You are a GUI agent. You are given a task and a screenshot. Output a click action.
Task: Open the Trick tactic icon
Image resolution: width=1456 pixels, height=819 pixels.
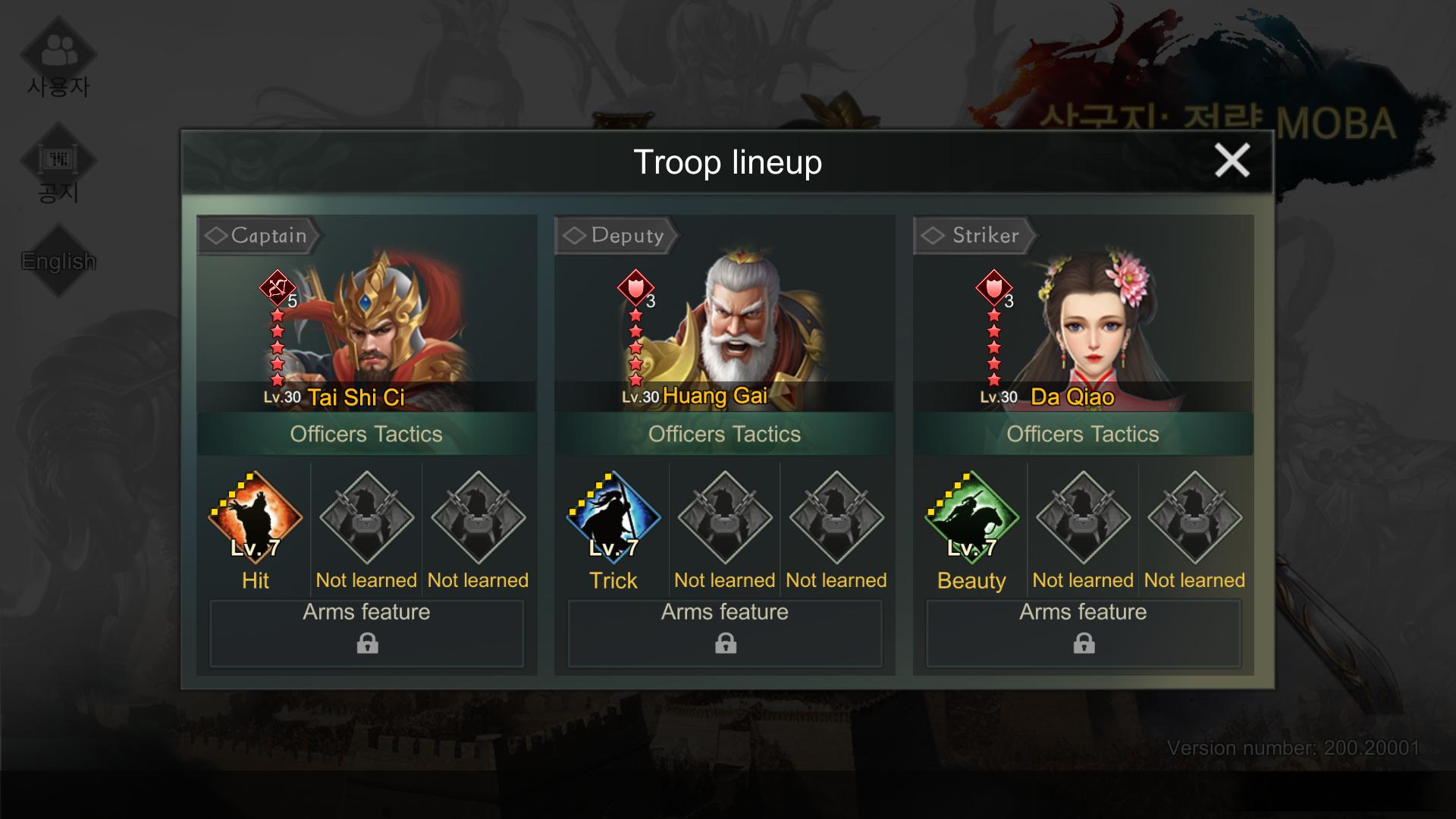613,518
